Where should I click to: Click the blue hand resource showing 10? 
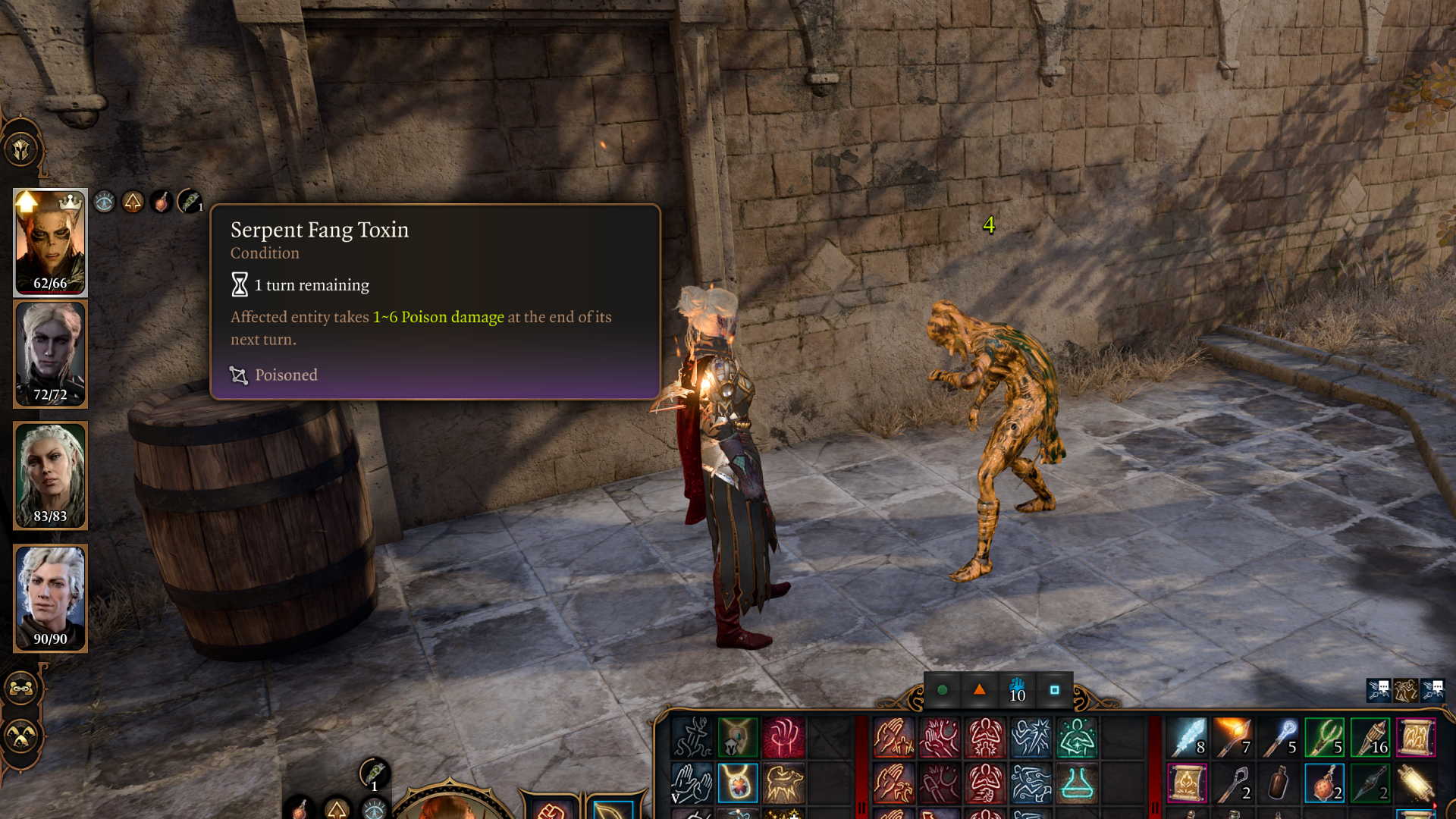(1017, 690)
